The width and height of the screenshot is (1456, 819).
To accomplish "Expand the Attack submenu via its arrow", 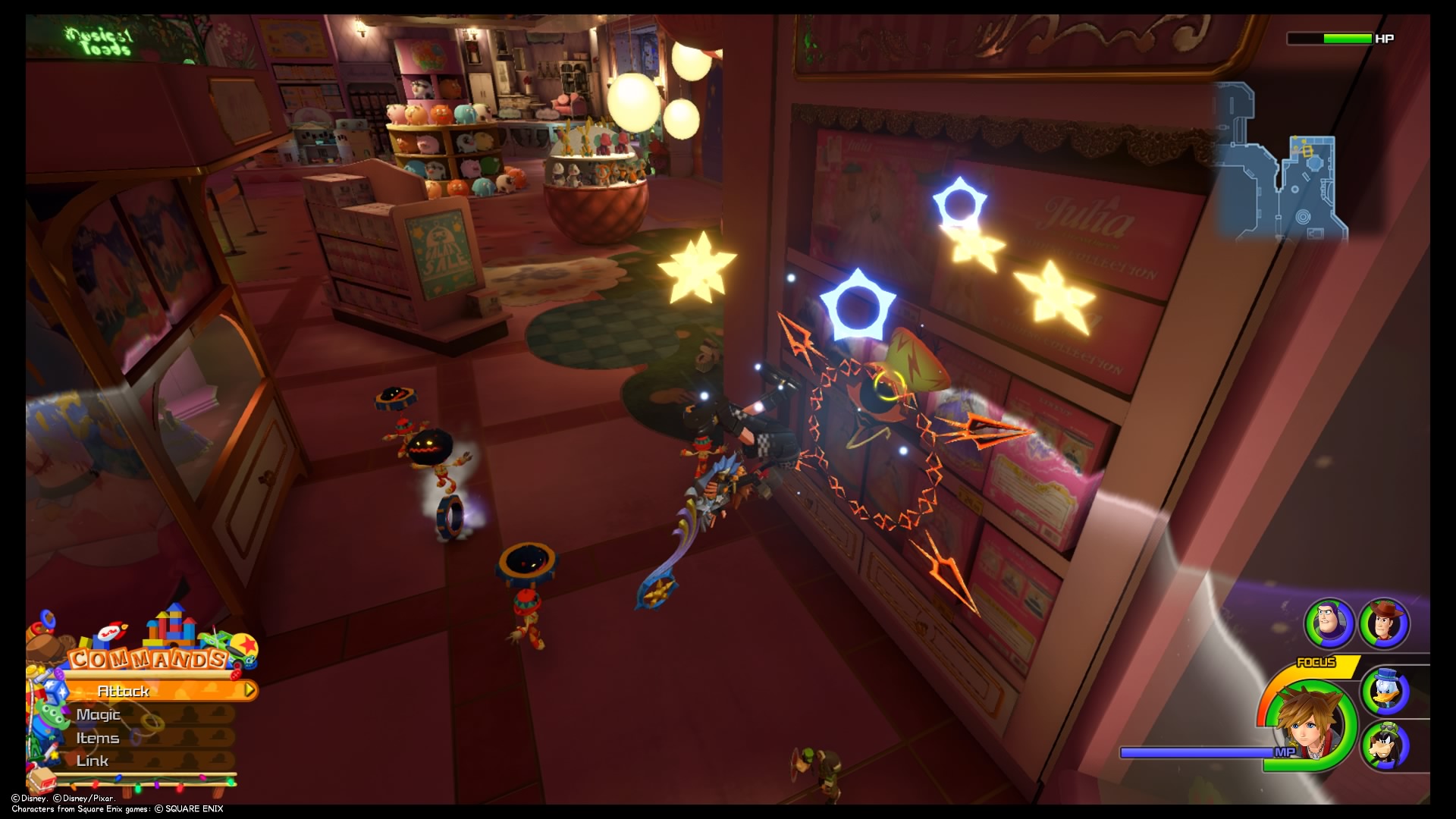I will point(248,691).
